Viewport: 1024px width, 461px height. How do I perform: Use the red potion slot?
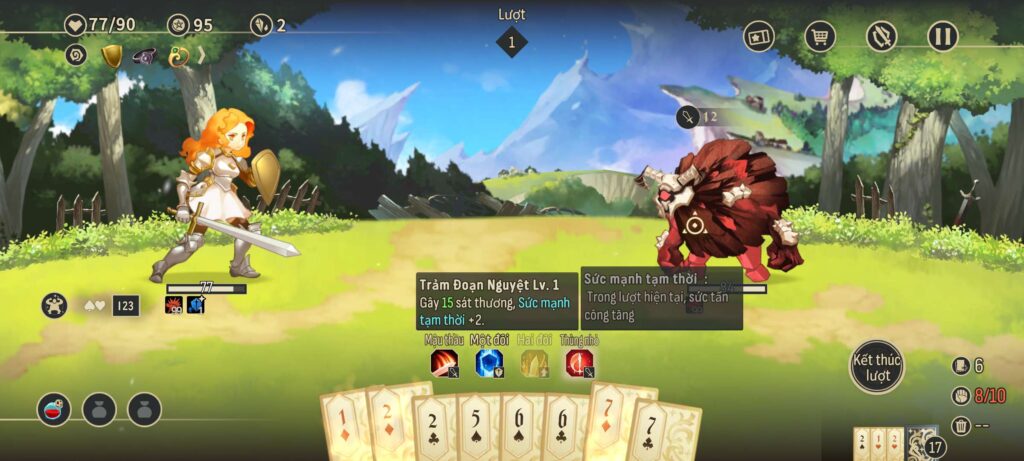tap(54, 408)
